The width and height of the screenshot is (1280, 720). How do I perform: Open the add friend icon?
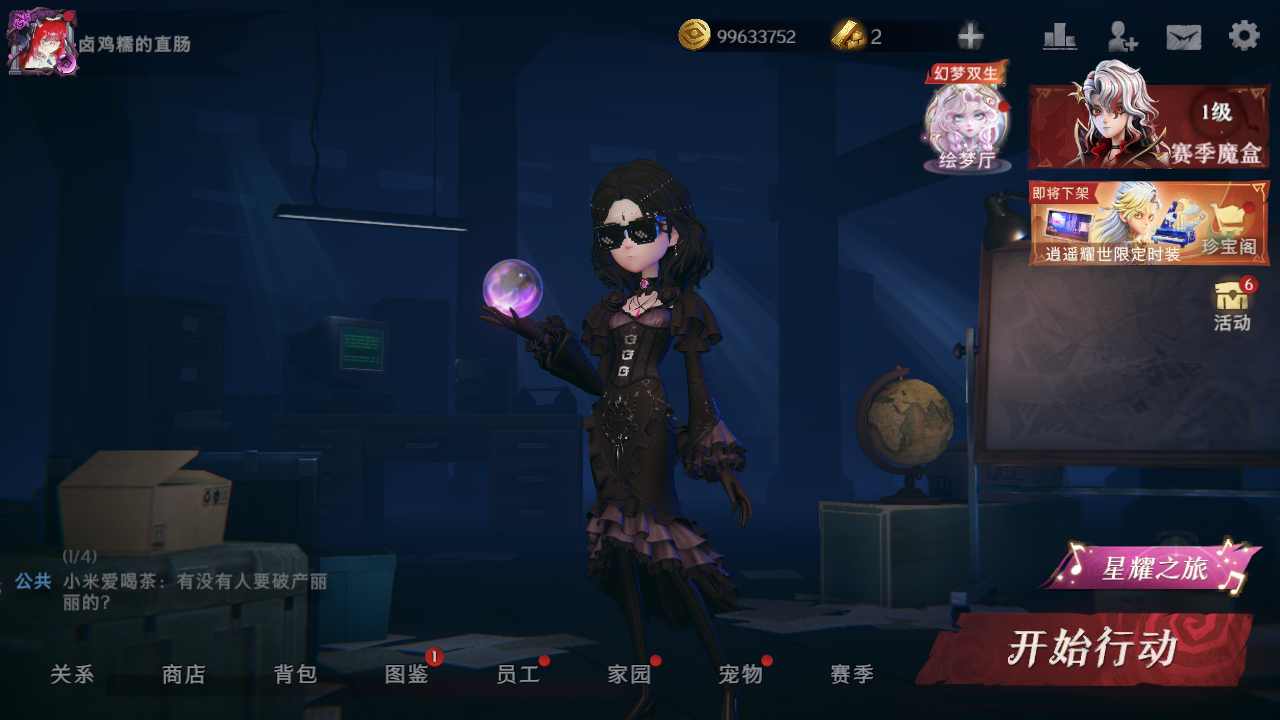tap(1122, 37)
